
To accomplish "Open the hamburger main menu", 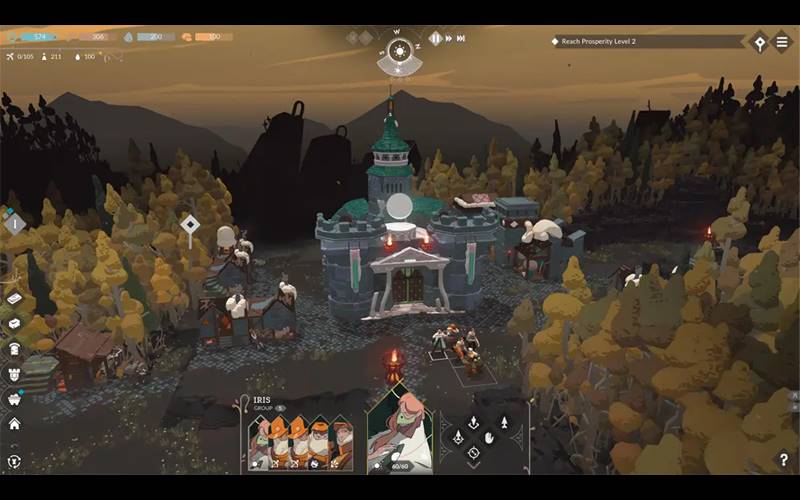I will [x=783, y=42].
